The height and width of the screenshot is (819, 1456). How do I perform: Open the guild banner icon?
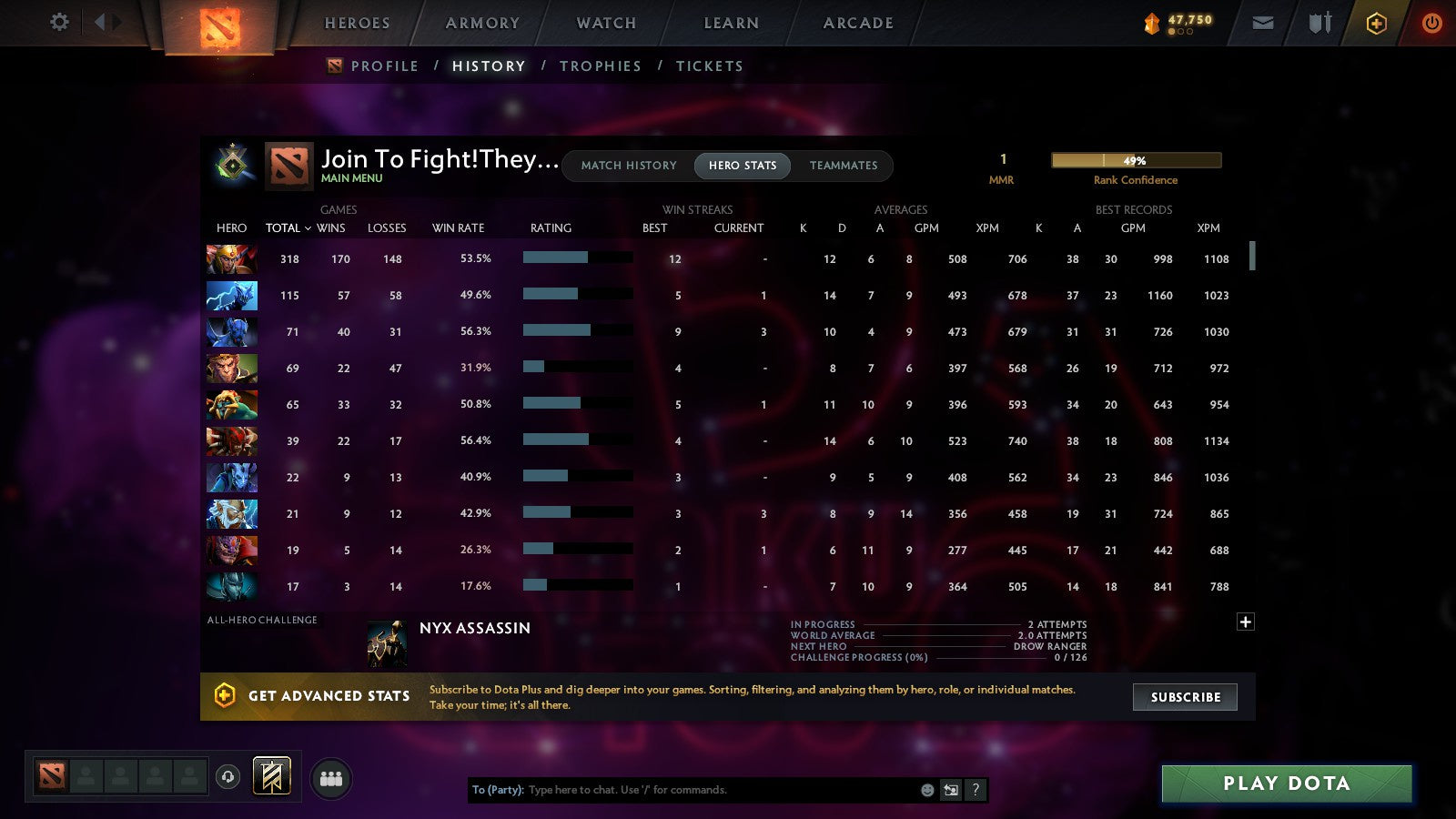(269, 774)
